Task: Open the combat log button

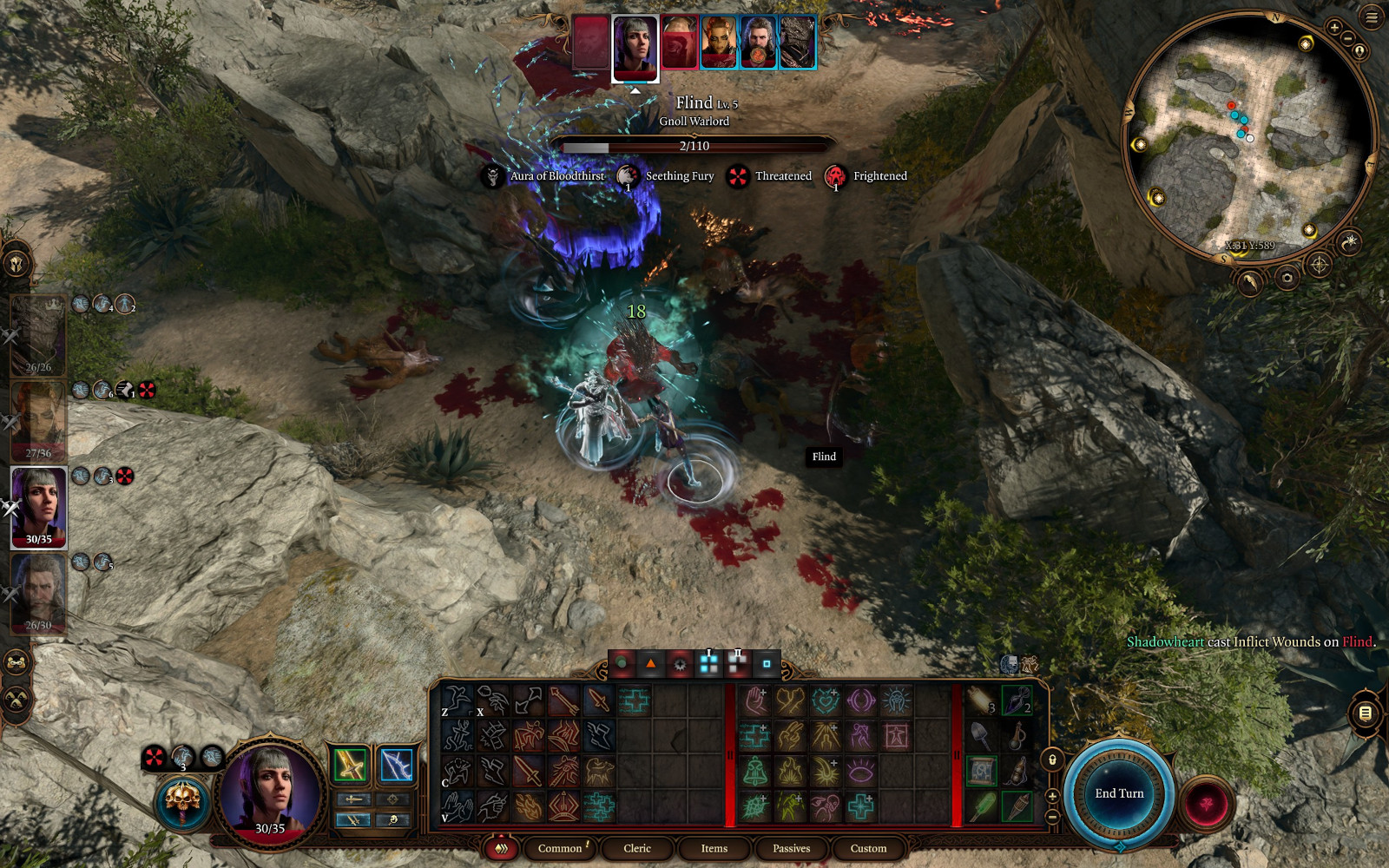Action: [1365, 713]
